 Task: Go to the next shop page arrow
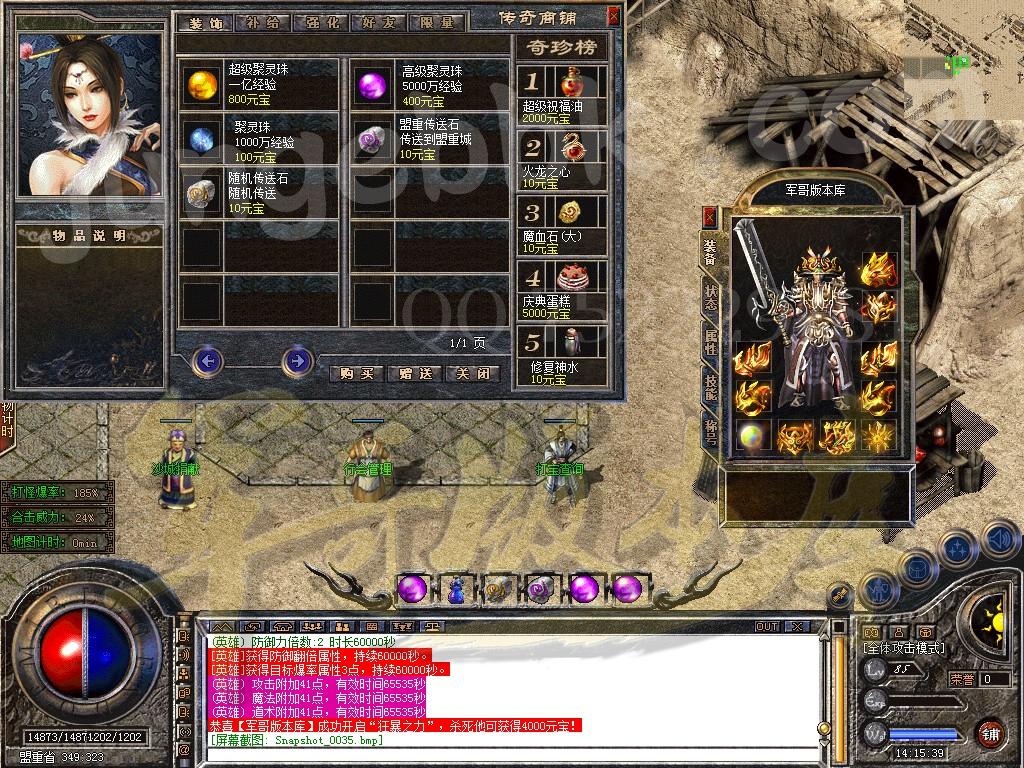tap(297, 360)
